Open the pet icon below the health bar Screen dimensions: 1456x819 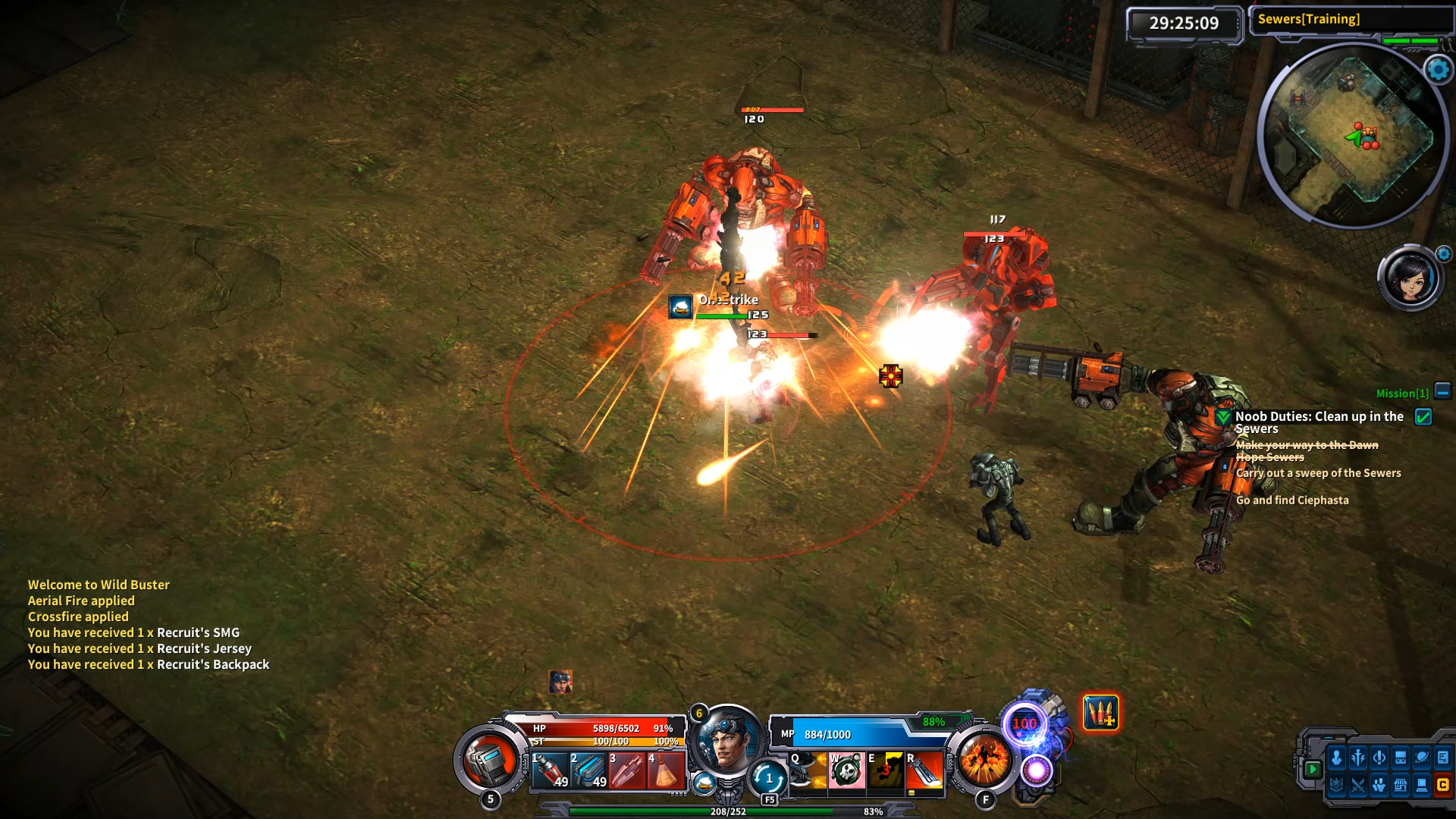[x=703, y=783]
